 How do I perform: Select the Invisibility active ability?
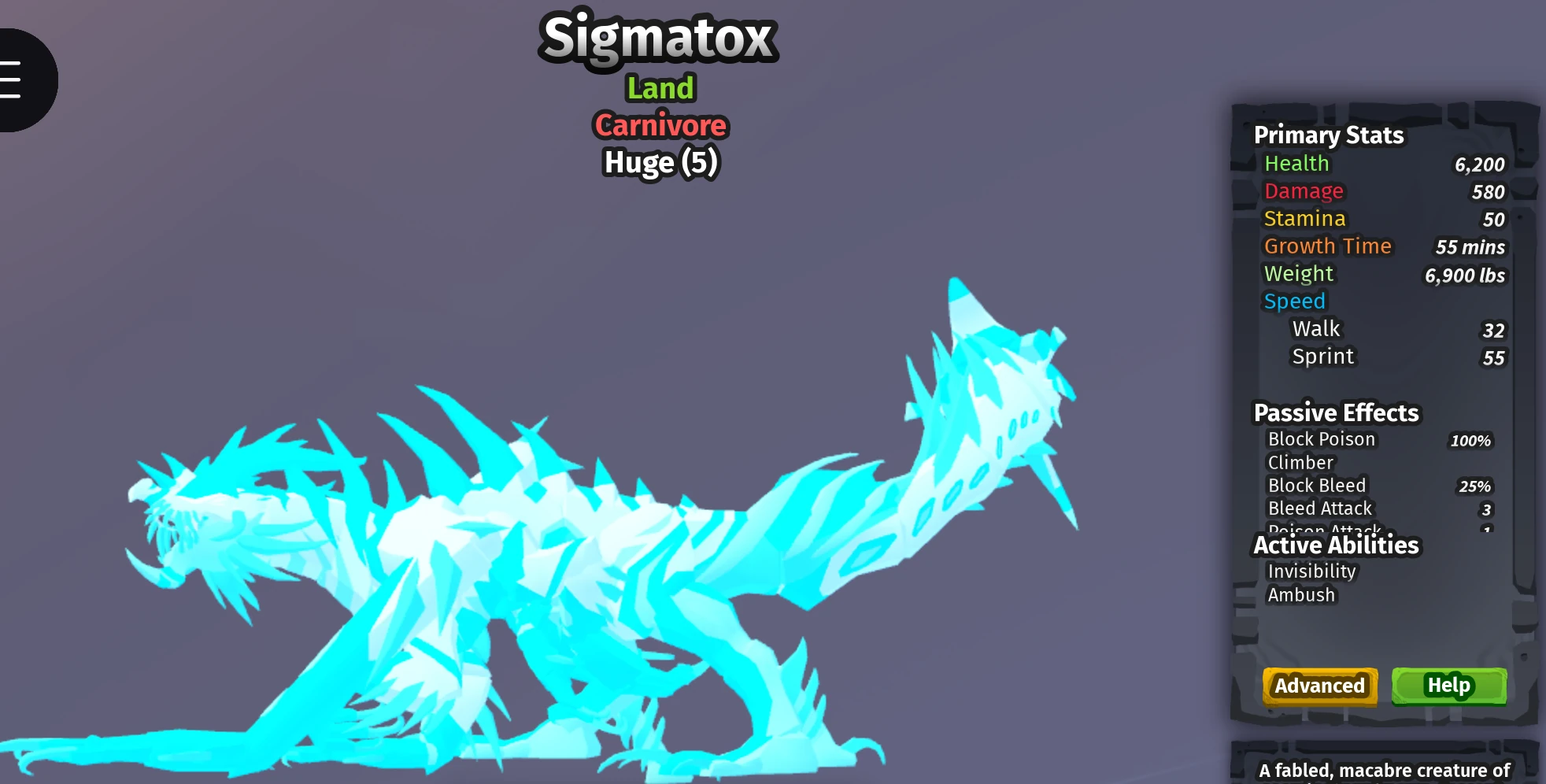(x=1311, y=571)
